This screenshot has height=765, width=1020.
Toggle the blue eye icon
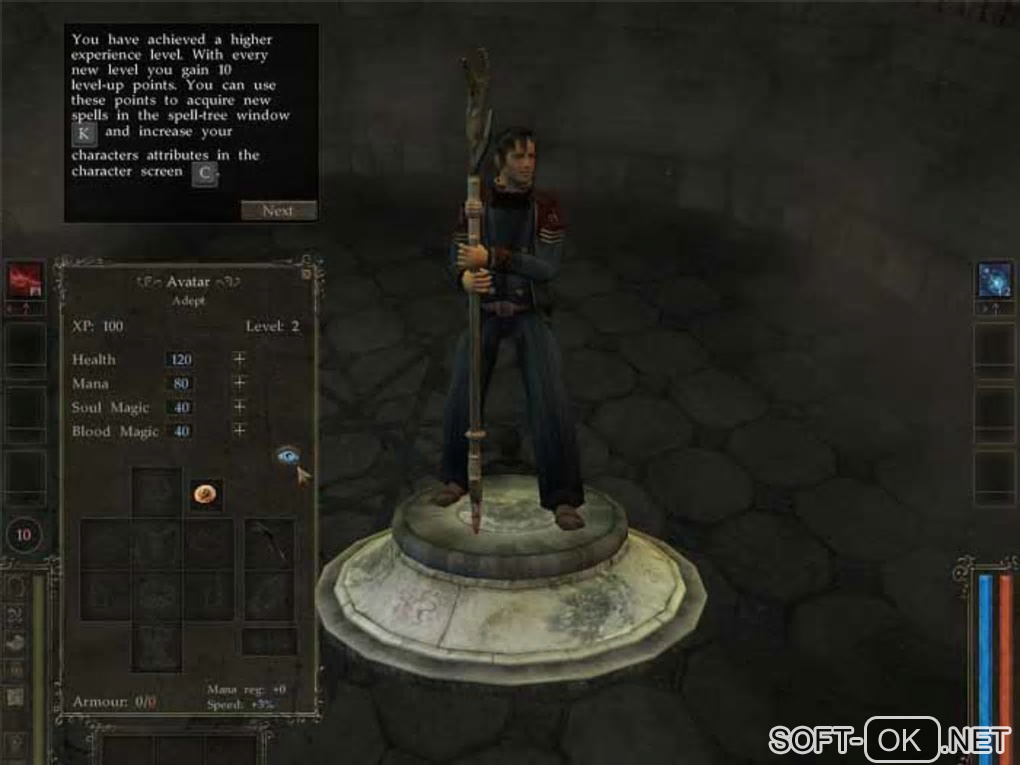click(287, 455)
